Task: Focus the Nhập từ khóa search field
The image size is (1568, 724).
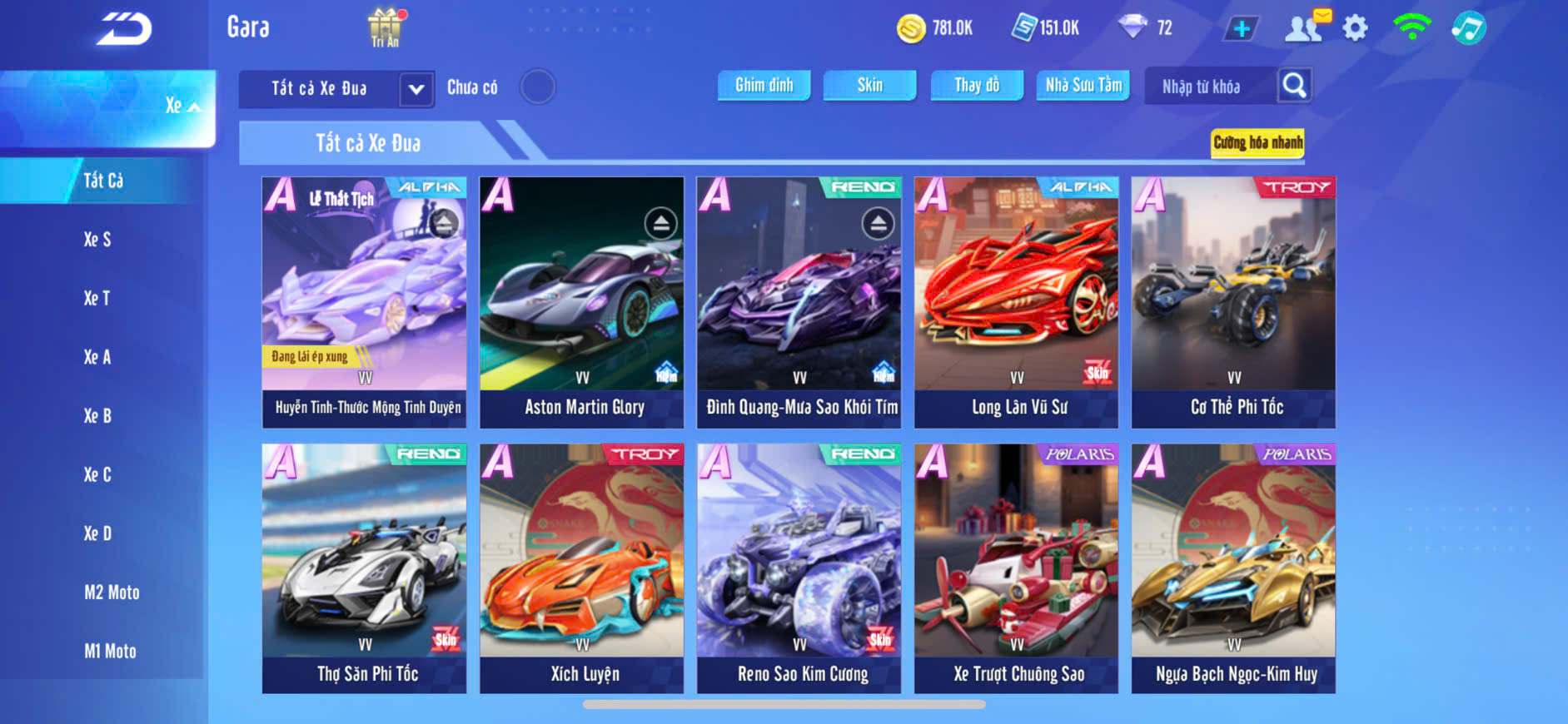Action: 1209,87
